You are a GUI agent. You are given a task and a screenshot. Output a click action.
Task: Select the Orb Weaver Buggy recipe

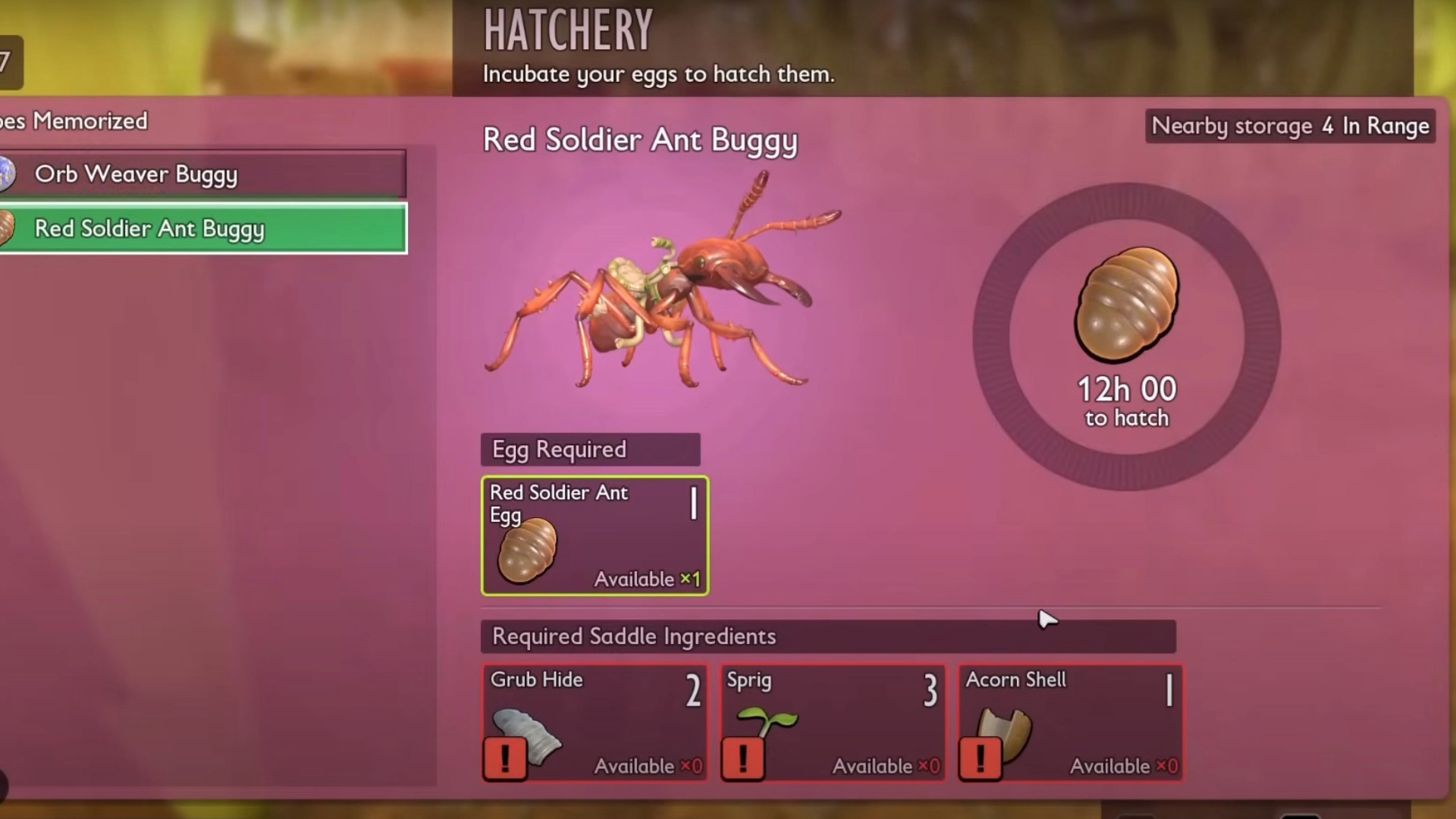click(x=203, y=174)
